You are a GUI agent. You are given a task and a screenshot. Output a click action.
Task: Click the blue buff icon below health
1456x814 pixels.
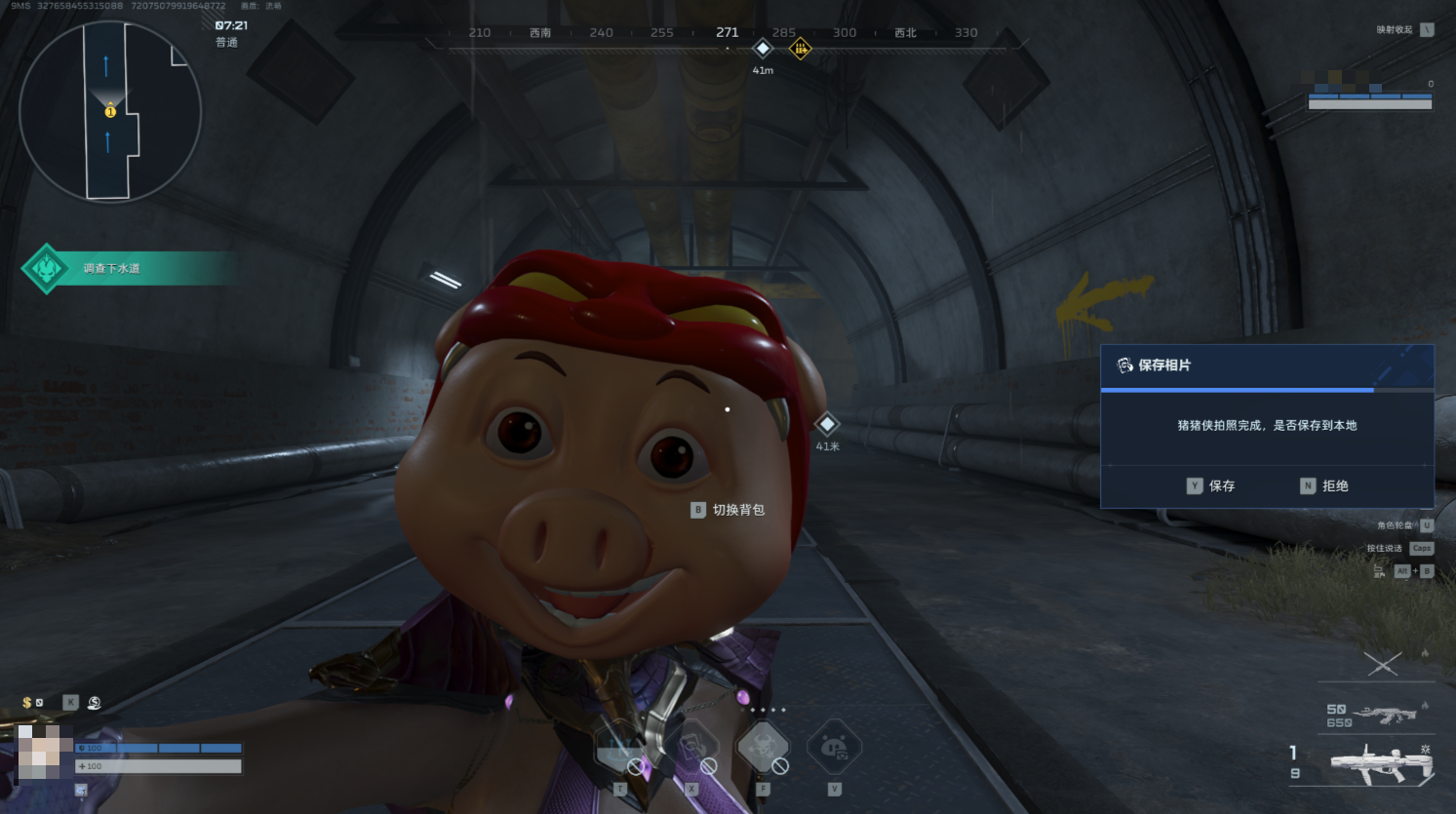(x=81, y=790)
